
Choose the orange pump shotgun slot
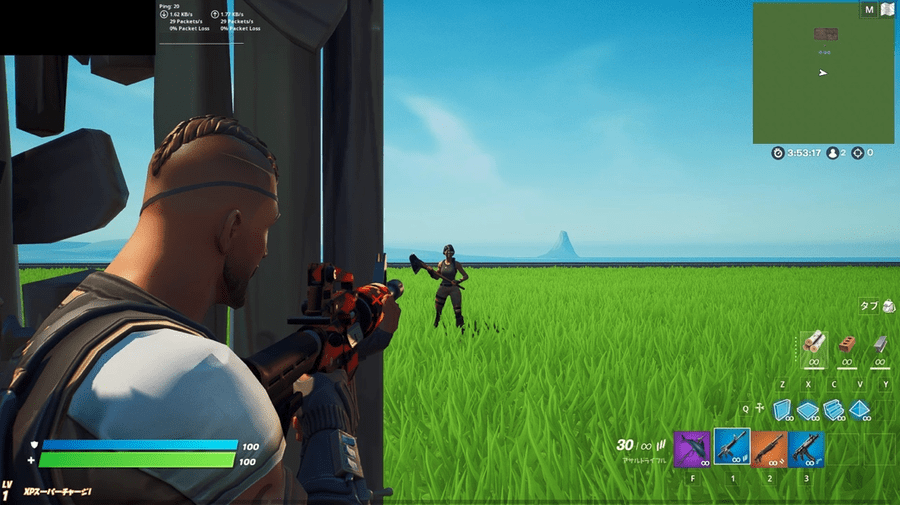tap(768, 449)
